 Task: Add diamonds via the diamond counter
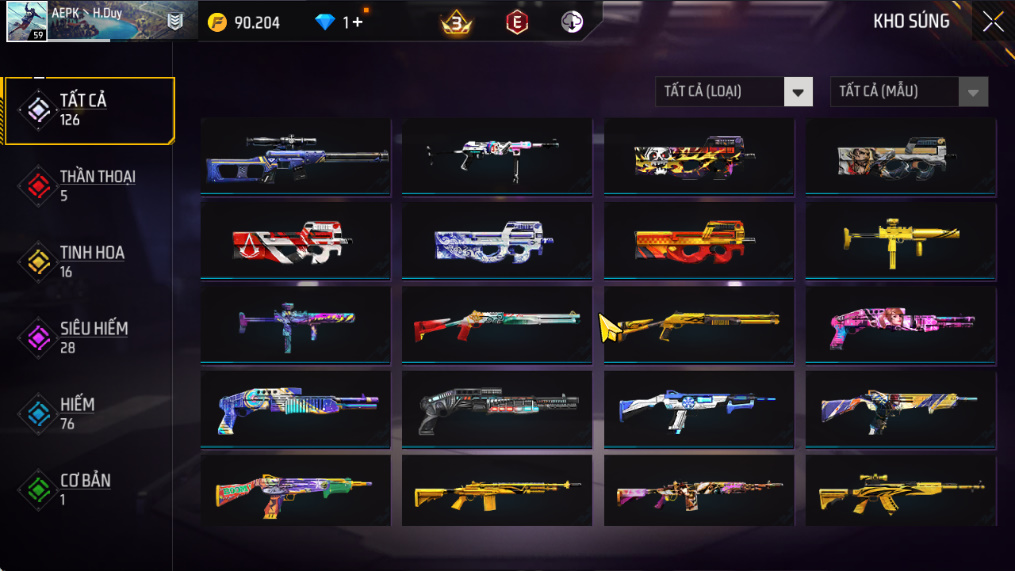tap(352, 22)
